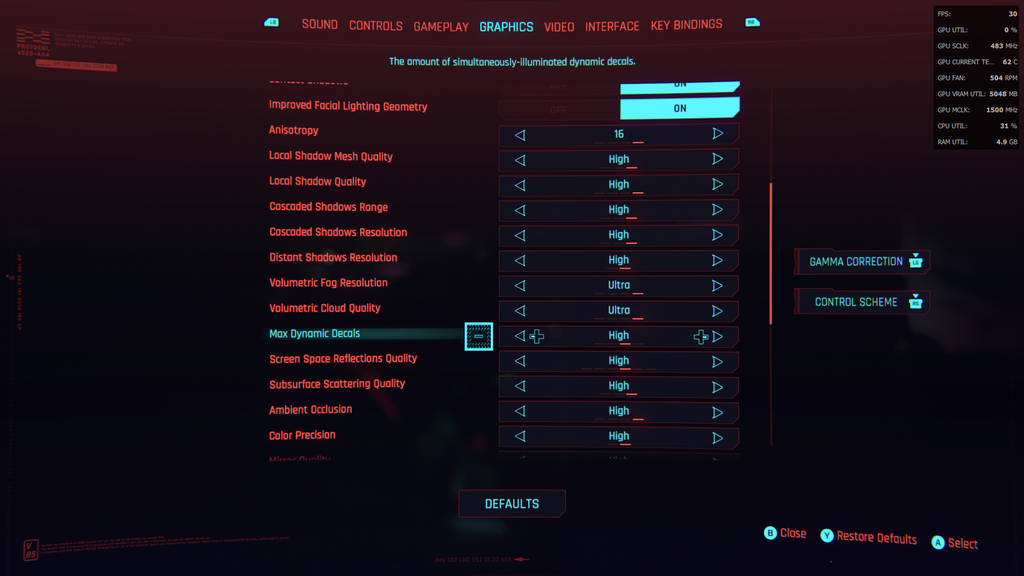Decrease Ambient Occlusion with left arrow
Screen dimensions: 1024x576
[520, 412]
